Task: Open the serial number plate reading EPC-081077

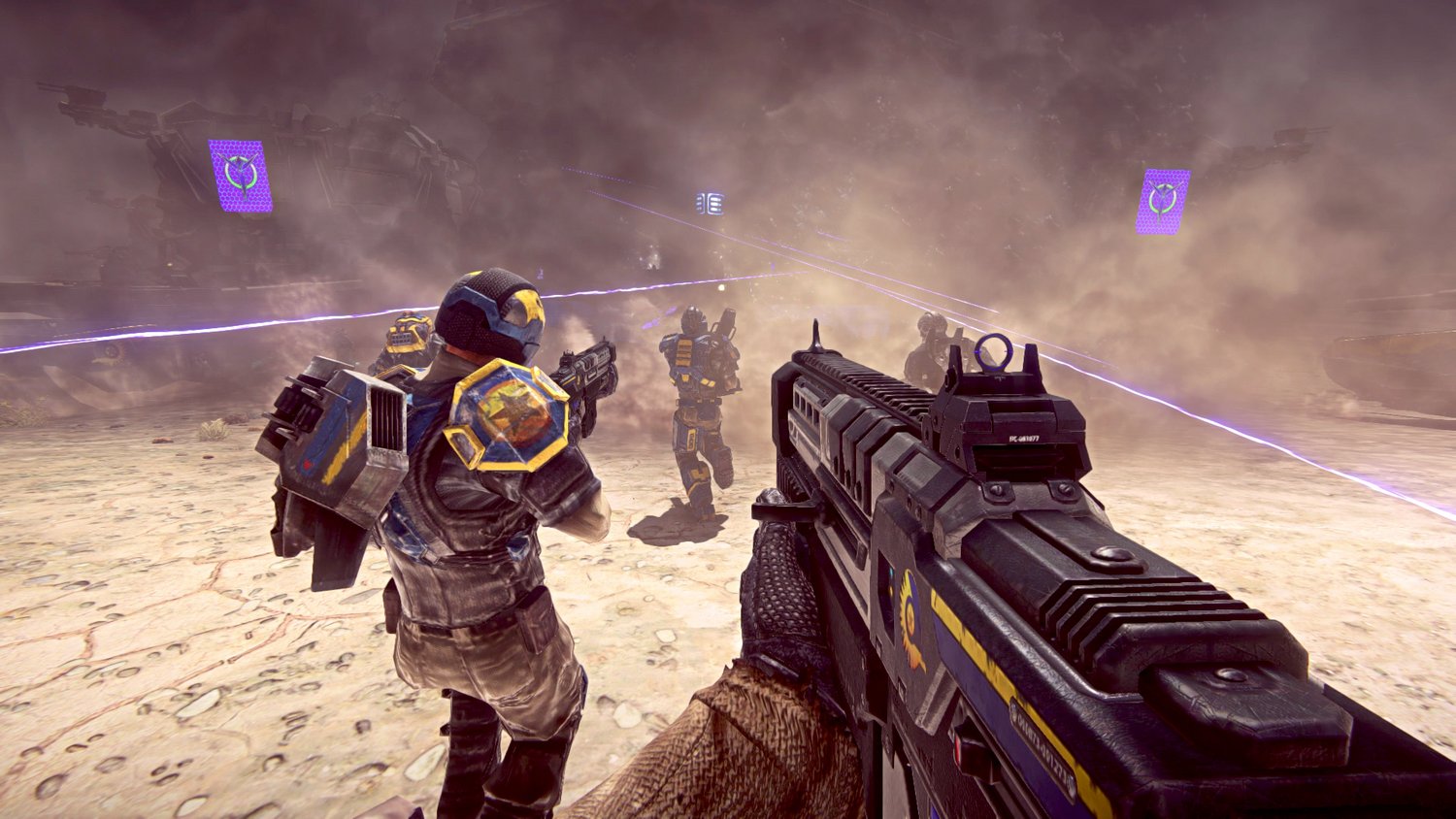Action: 1024,439
